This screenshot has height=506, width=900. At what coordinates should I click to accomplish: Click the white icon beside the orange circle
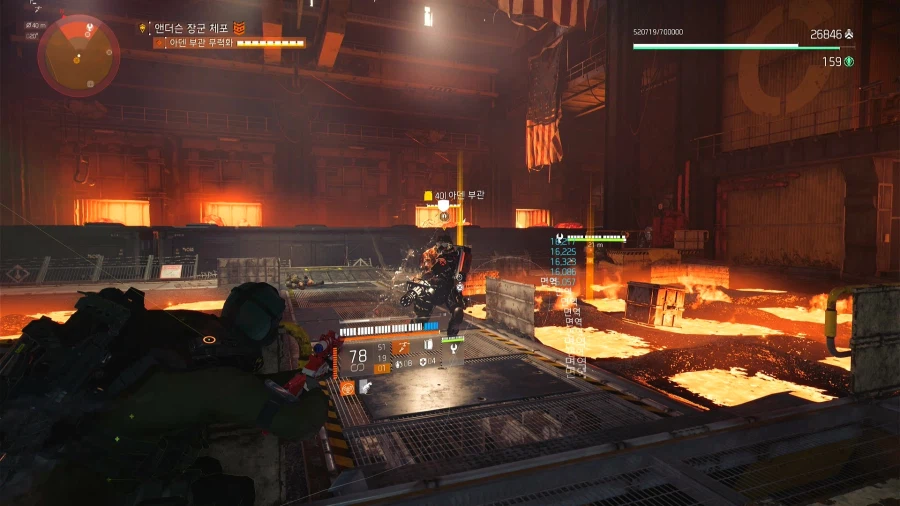coord(365,387)
